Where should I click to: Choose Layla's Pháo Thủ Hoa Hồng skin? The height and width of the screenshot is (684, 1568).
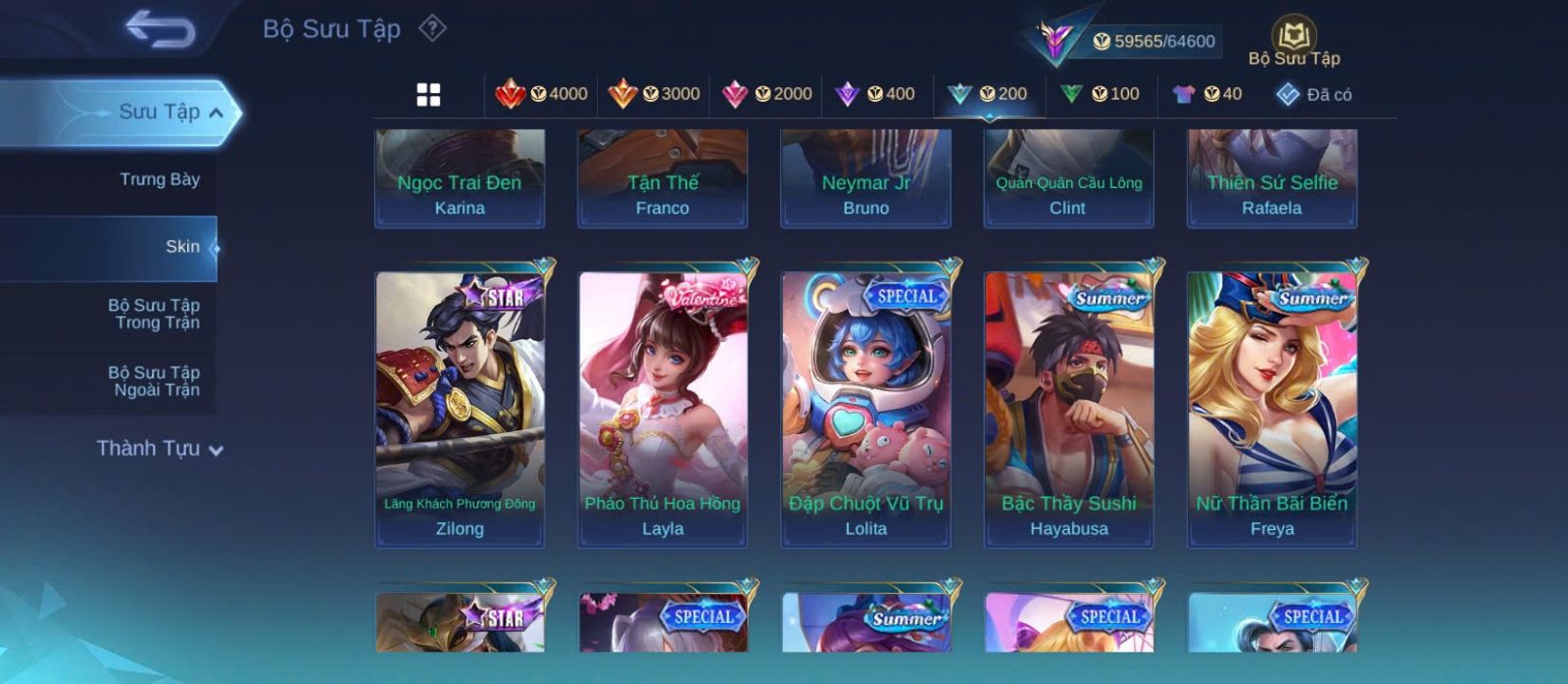pyautogui.click(x=662, y=410)
